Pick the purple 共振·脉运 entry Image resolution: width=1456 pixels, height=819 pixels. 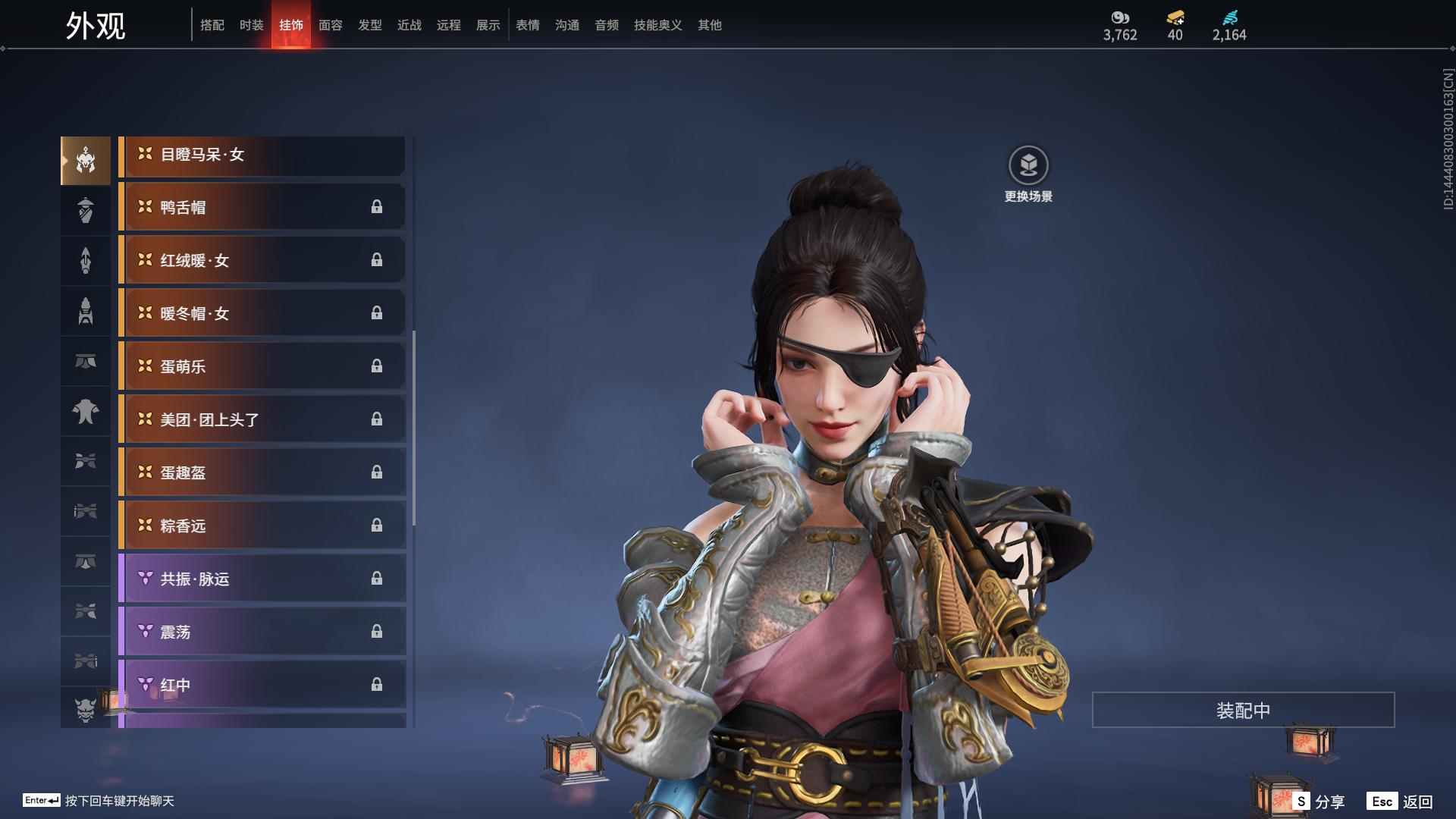pos(262,579)
